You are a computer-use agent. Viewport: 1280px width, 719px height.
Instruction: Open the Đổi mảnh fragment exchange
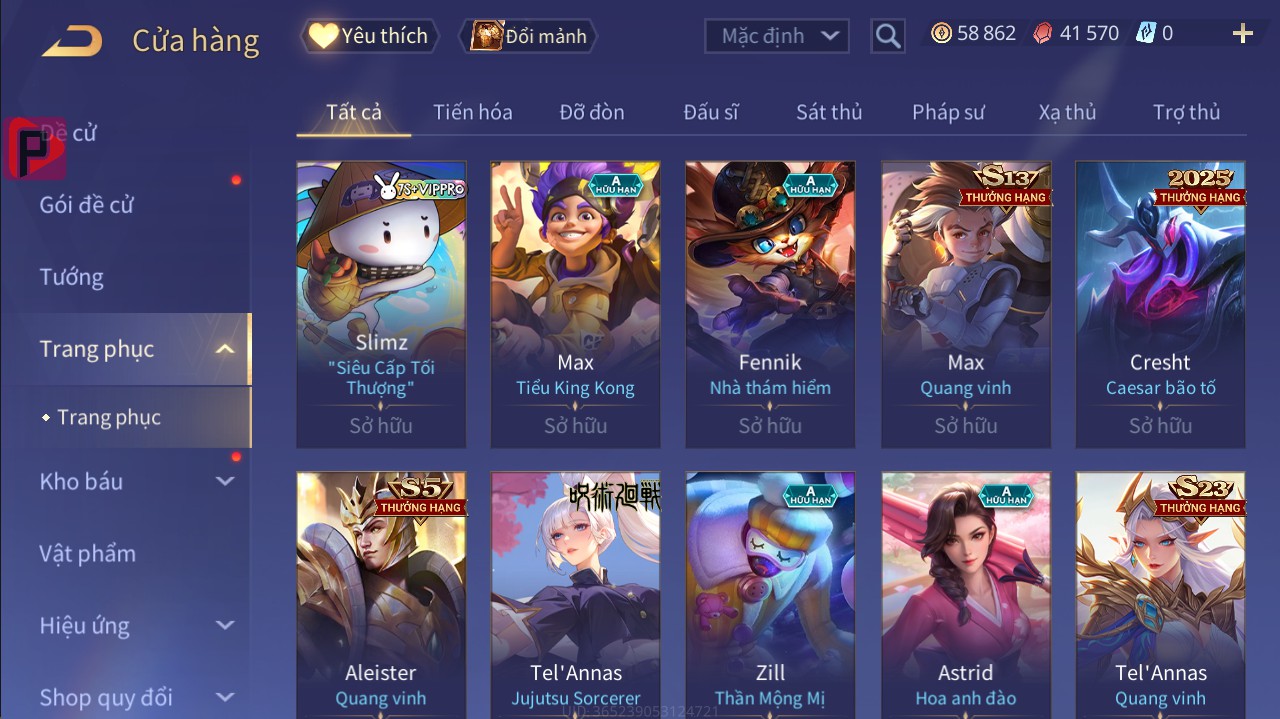click(x=529, y=37)
